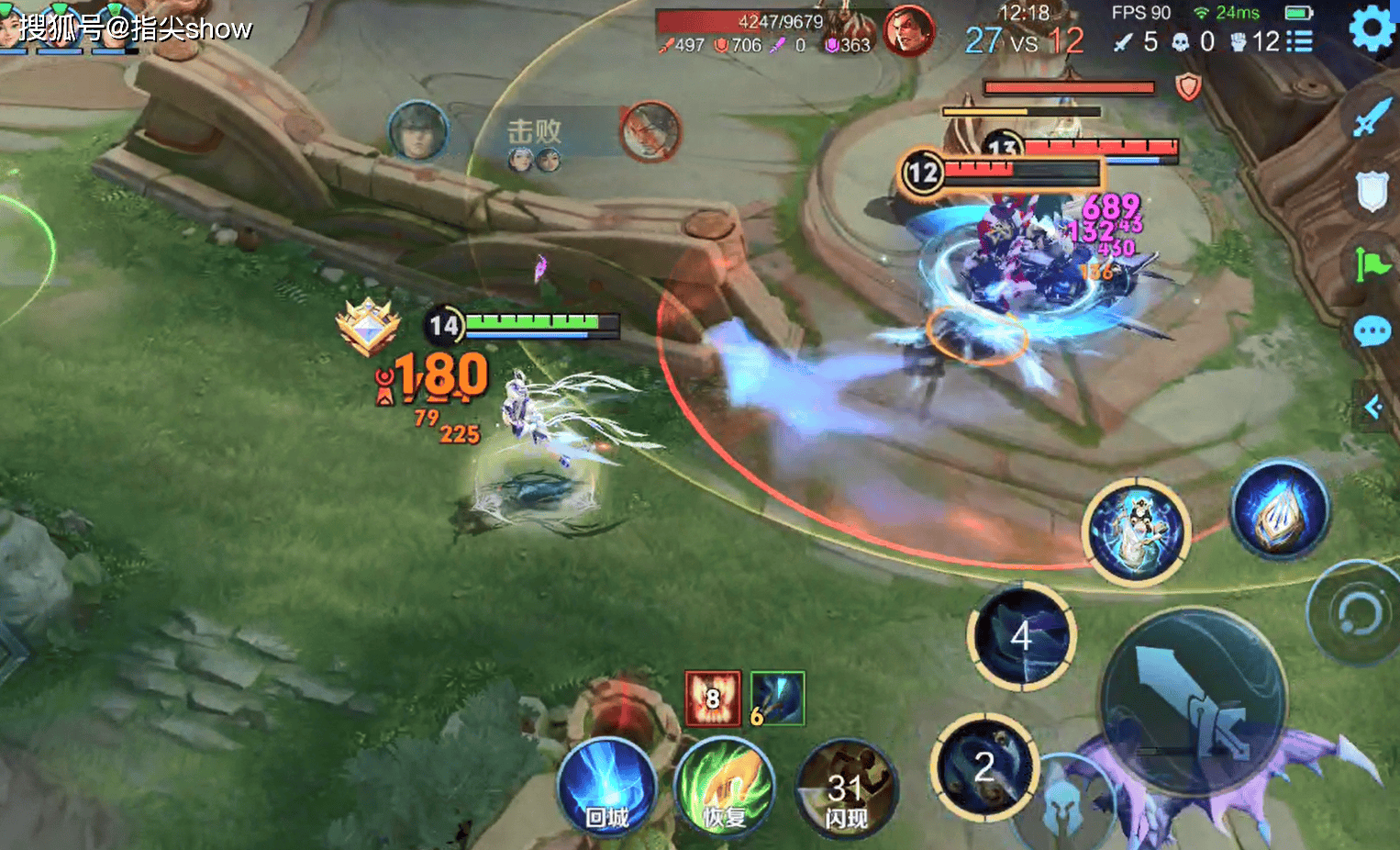Expand the side panel arrow
The height and width of the screenshot is (850, 1400).
(1374, 406)
